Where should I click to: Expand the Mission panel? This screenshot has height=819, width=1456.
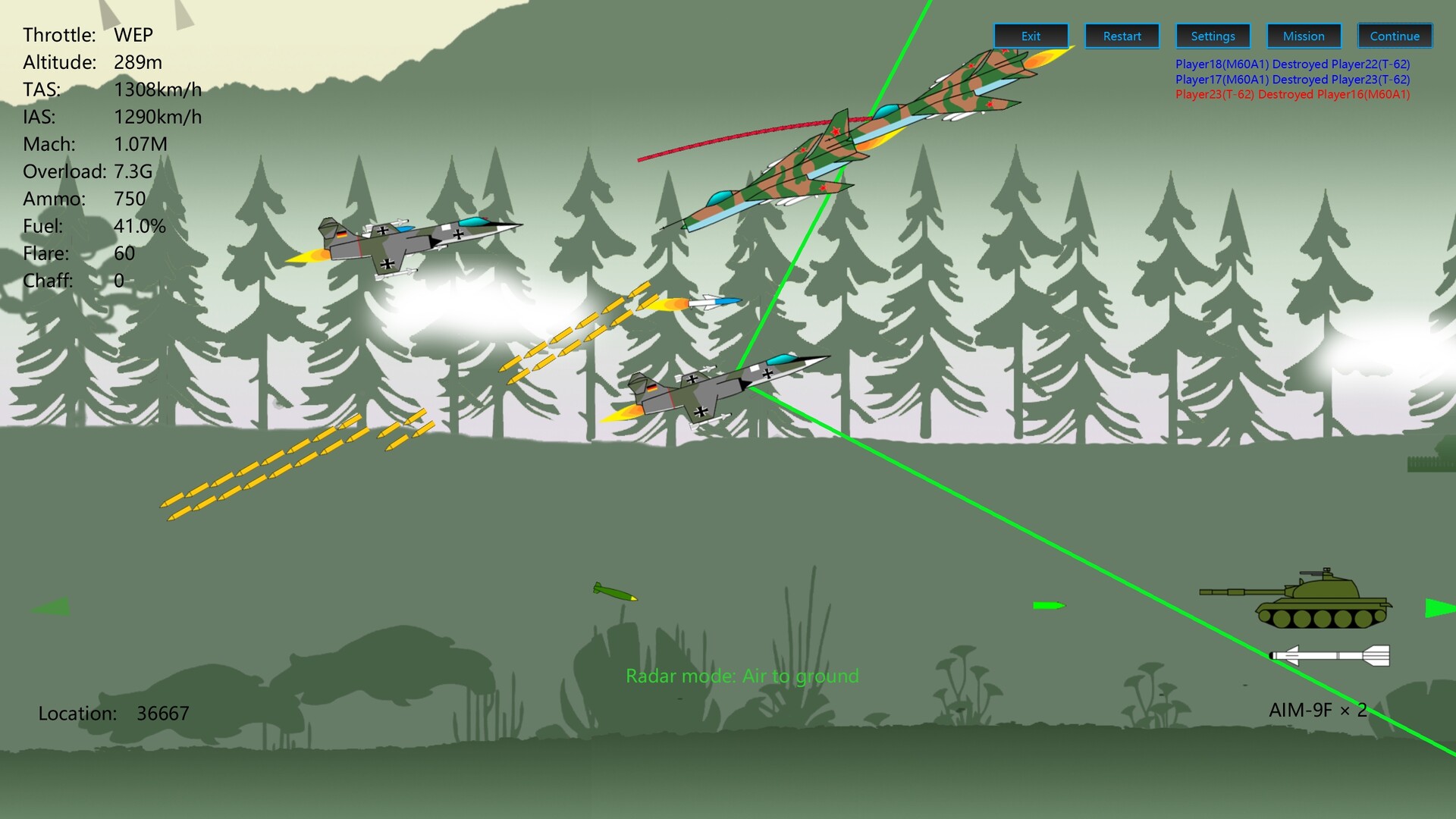click(x=1303, y=36)
